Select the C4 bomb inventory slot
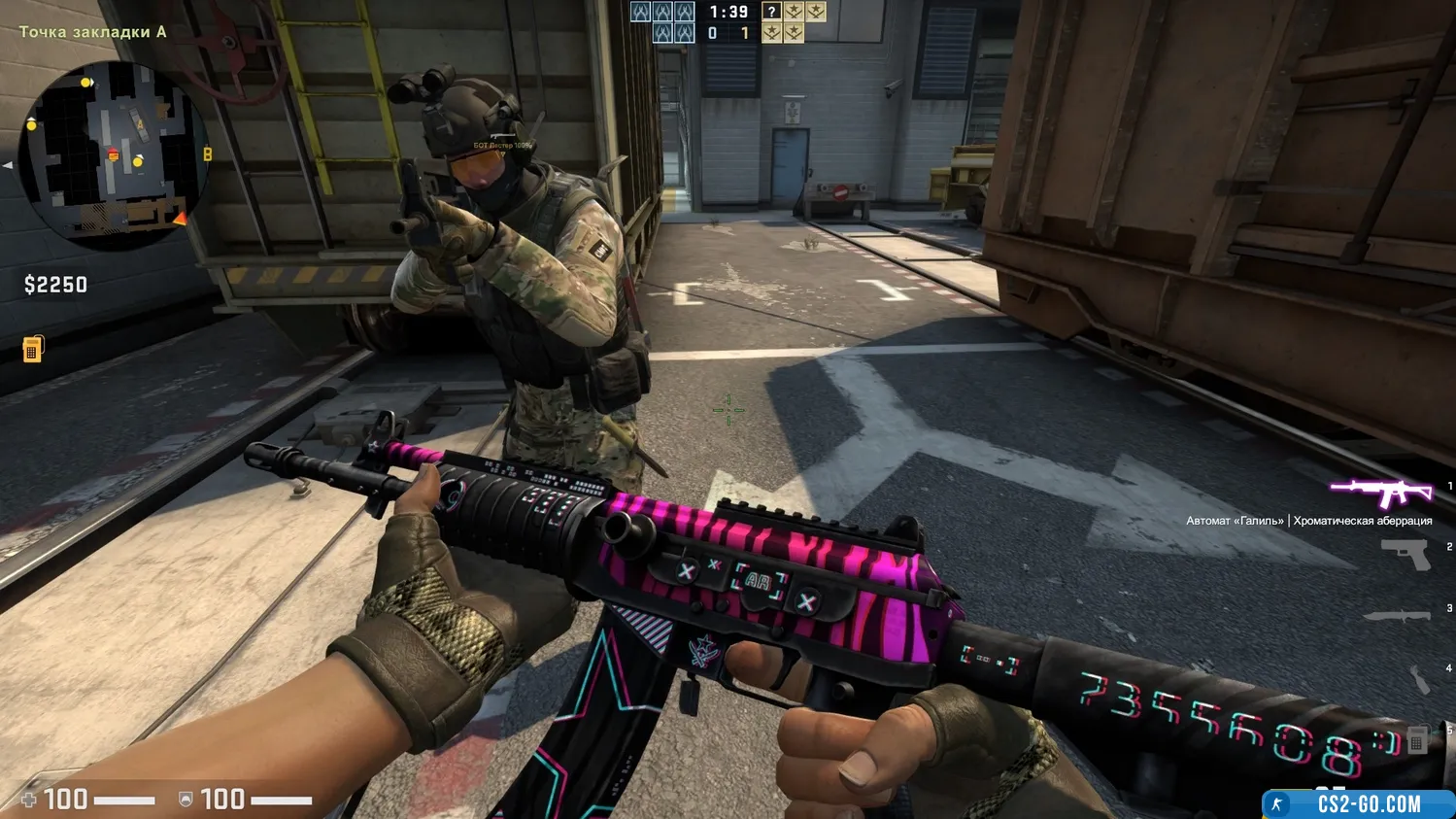 [1417, 740]
